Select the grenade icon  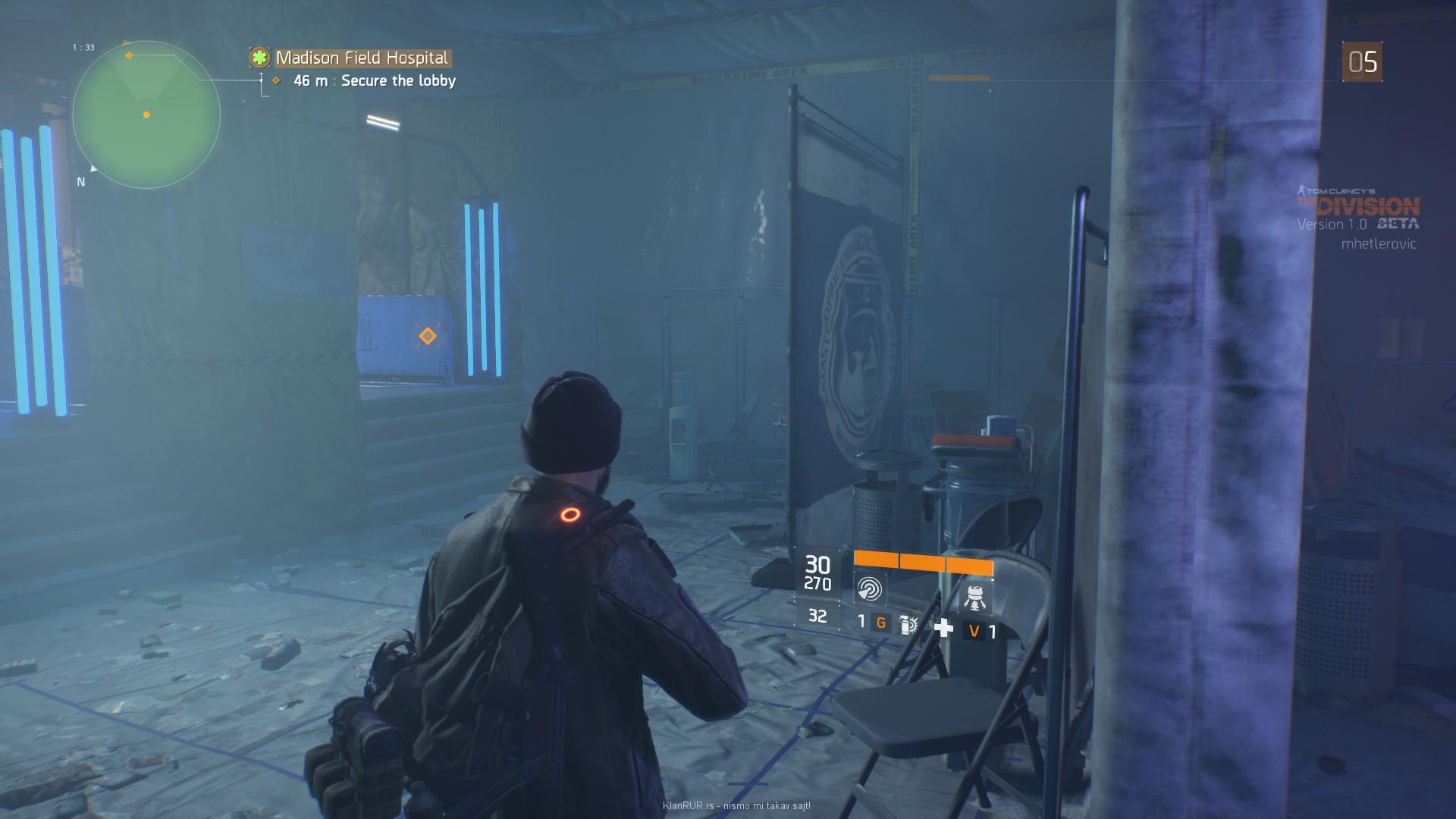[x=907, y=624]
